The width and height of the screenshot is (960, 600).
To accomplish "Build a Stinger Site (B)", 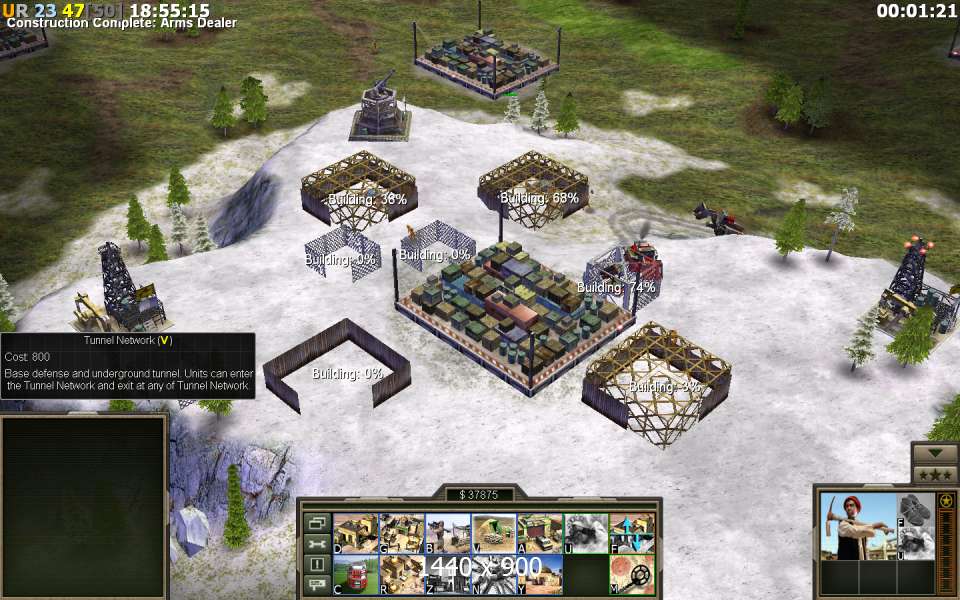I will click(448, 534).
